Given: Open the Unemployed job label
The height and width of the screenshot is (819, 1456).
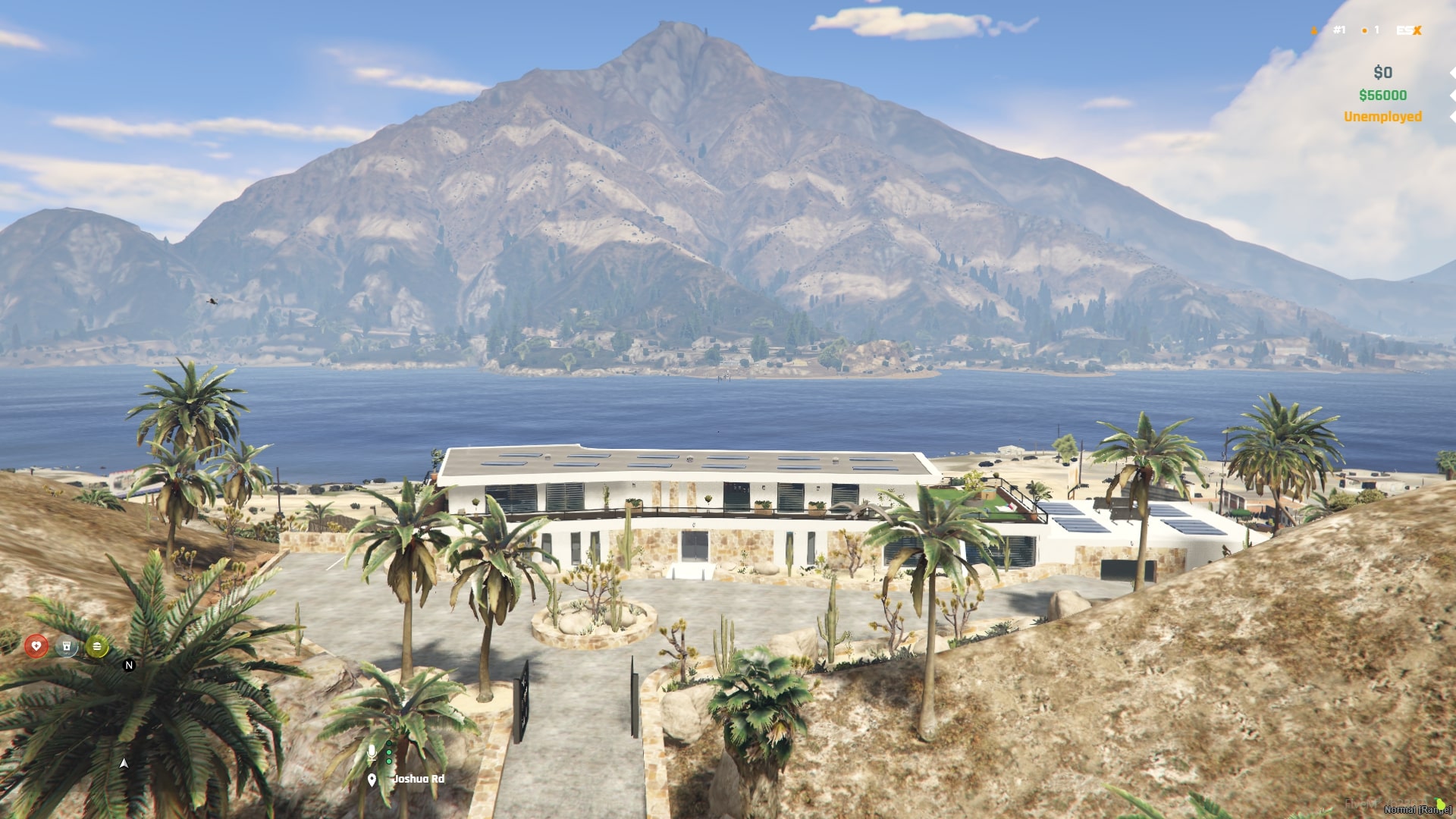Looking at the screenshot, I should pyautogui.click(x=1382, y=118).
